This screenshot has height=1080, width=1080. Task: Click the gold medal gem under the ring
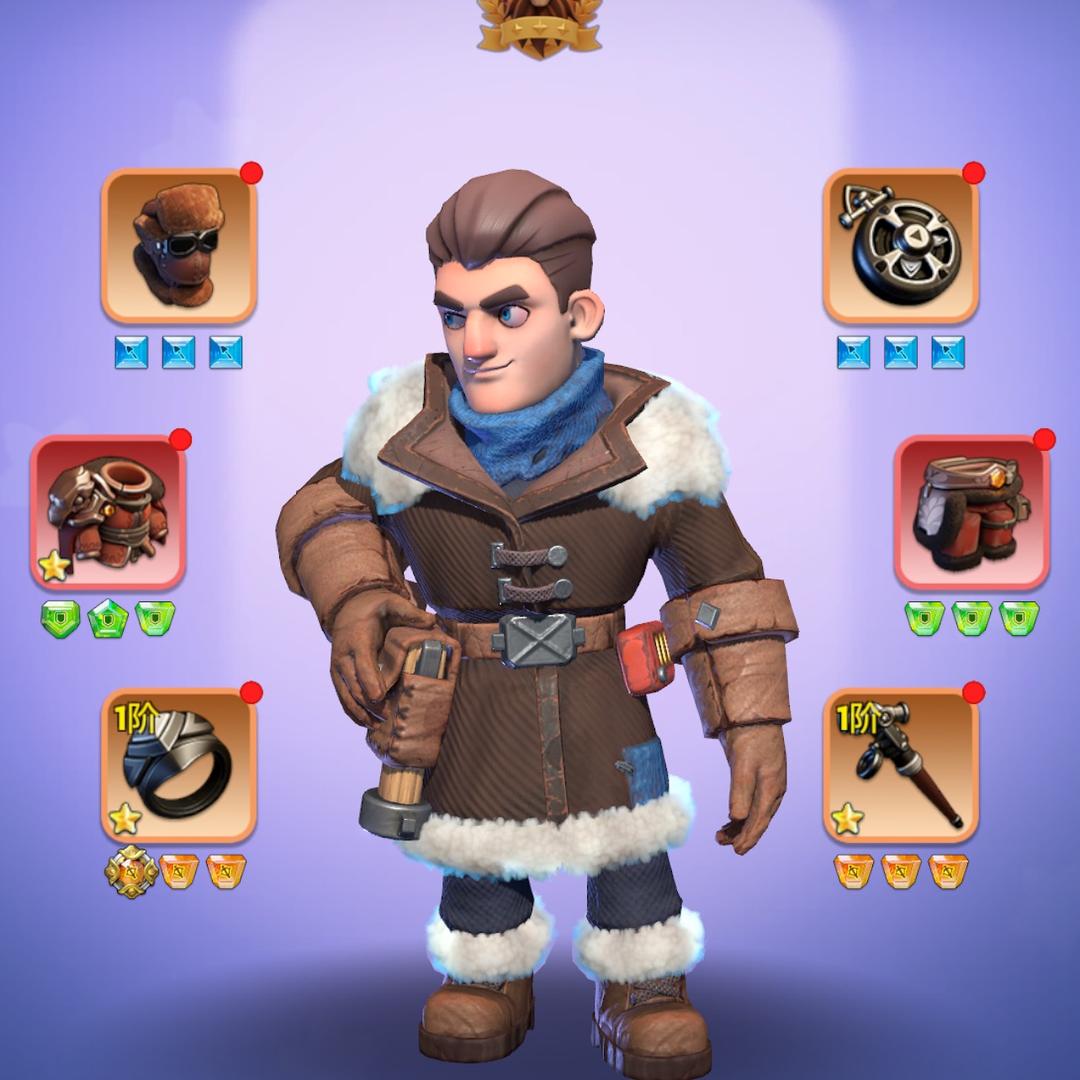pos(131,871)
